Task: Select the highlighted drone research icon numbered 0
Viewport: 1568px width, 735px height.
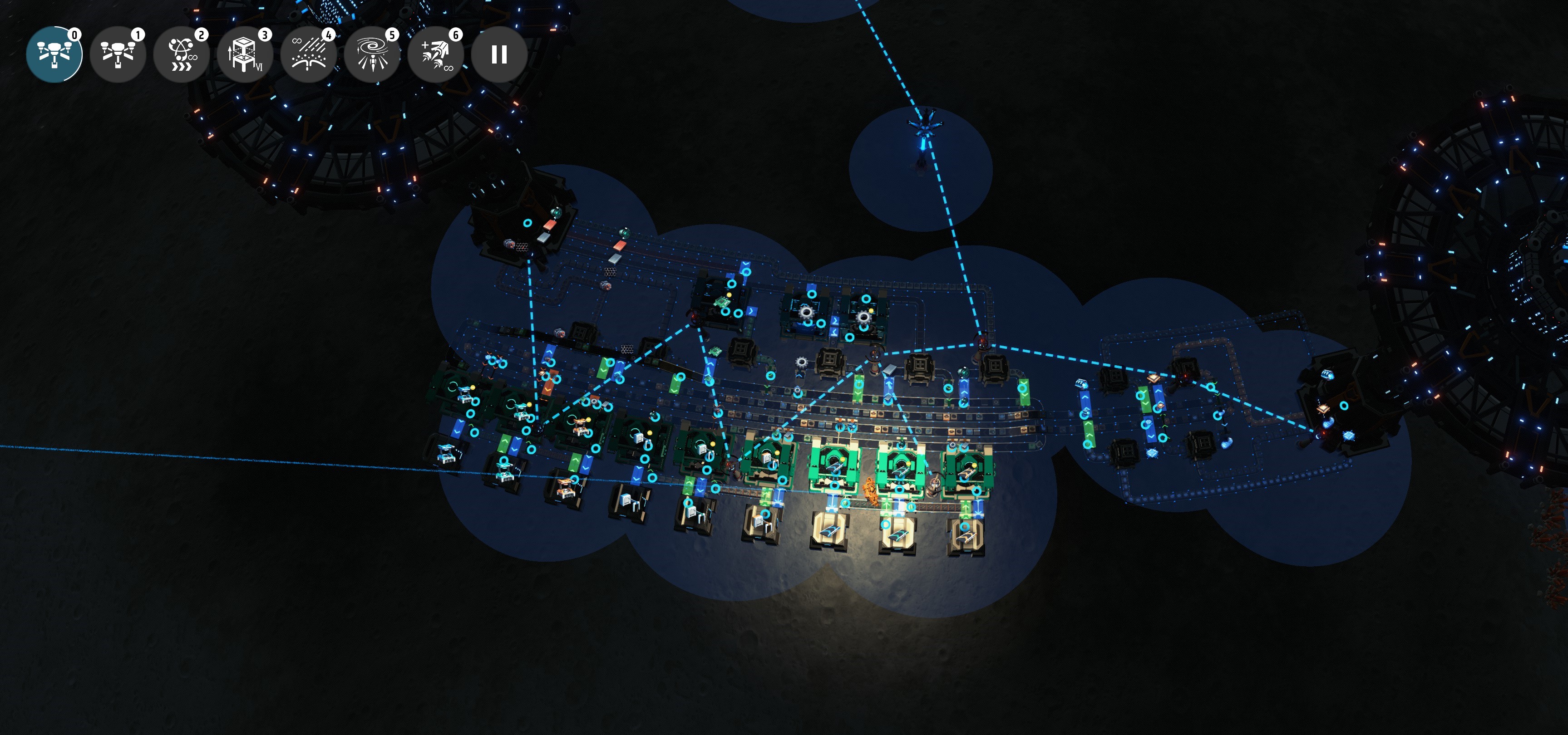Action: [x=54, y=54]
